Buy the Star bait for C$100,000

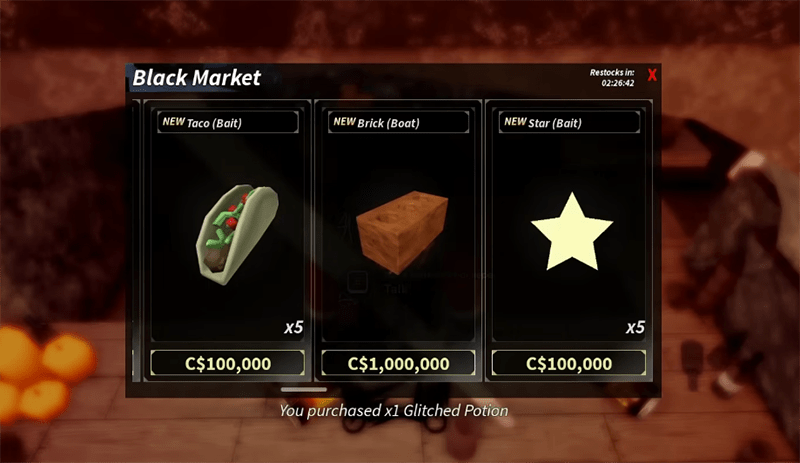click(x=570, y=364)
